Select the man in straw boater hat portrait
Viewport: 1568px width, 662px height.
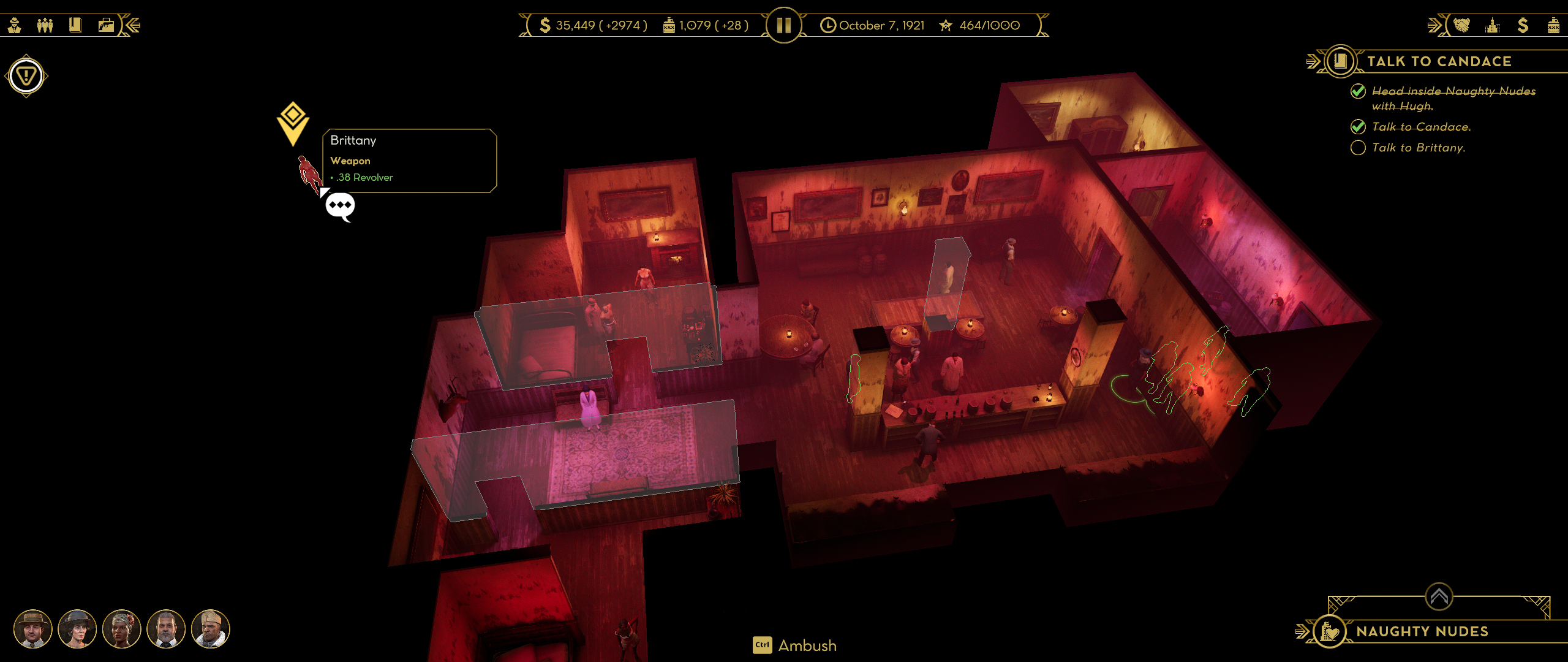(x=33, y=629)
